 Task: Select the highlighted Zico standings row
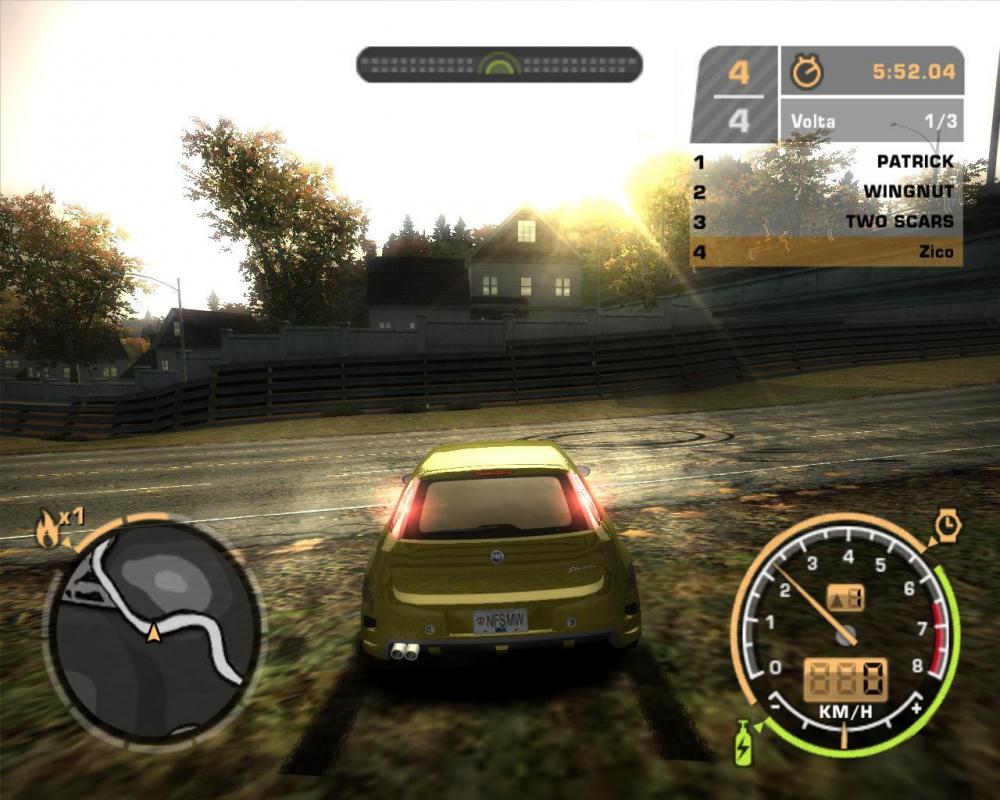click(x=826, y=252)
